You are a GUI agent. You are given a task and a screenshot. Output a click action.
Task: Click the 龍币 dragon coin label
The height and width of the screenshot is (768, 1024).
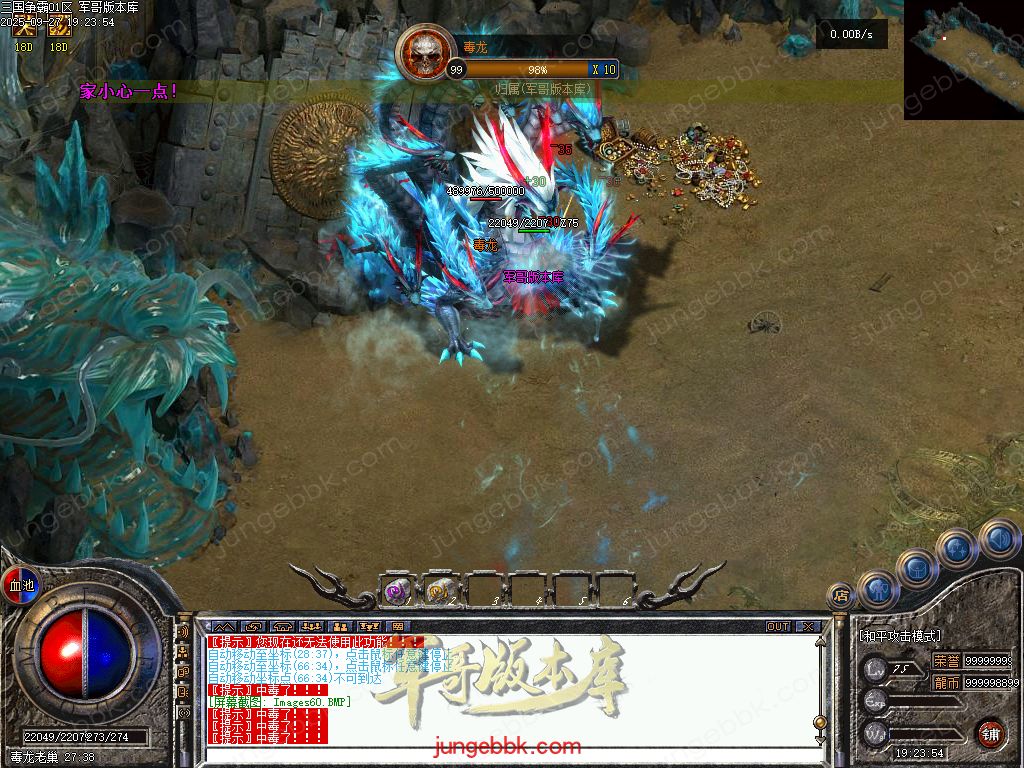coord(946,683)
